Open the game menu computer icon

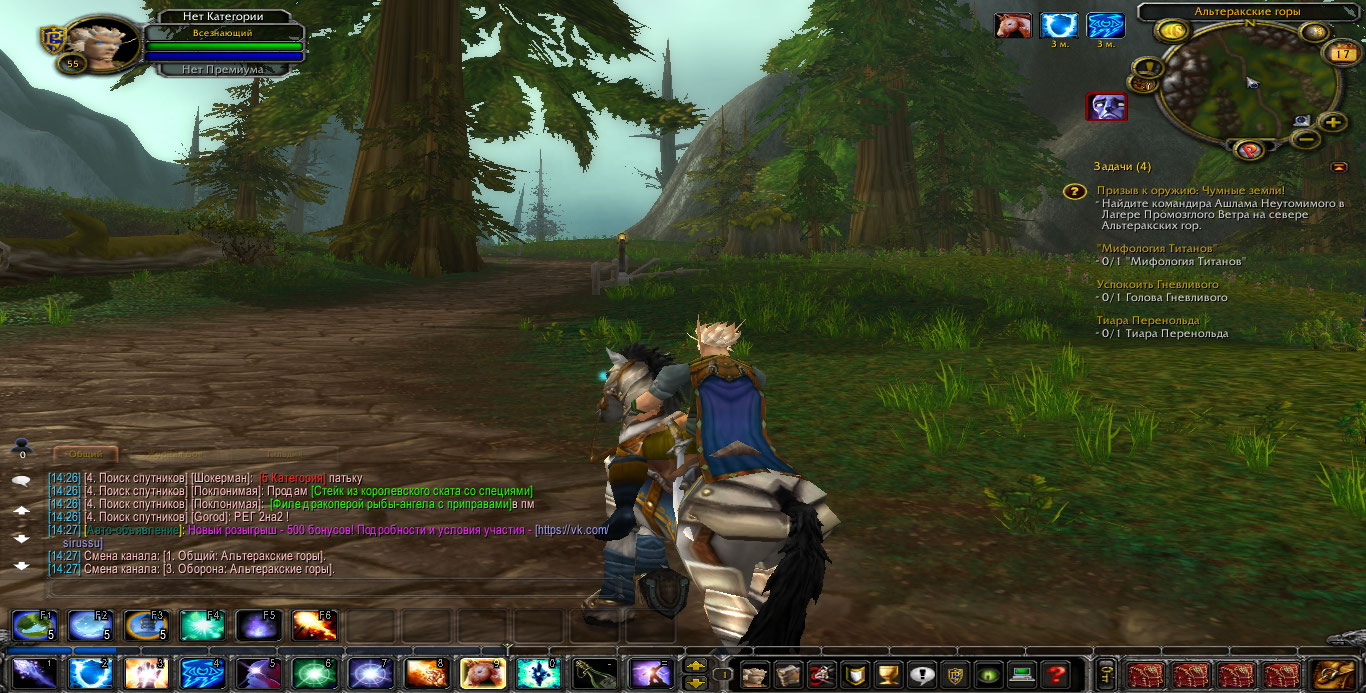[x=1020, y=674]
